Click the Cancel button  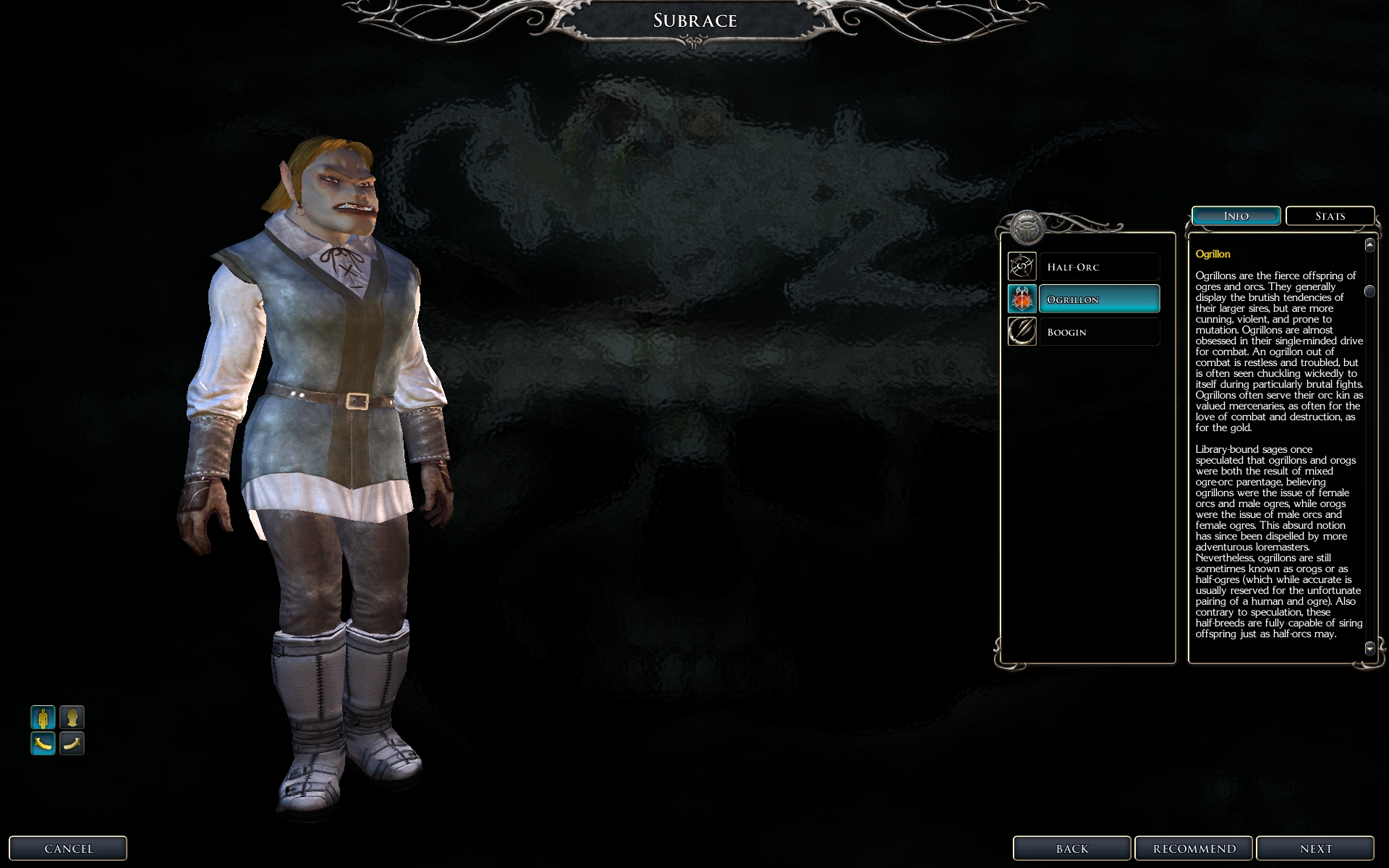[x=68, y=848]
